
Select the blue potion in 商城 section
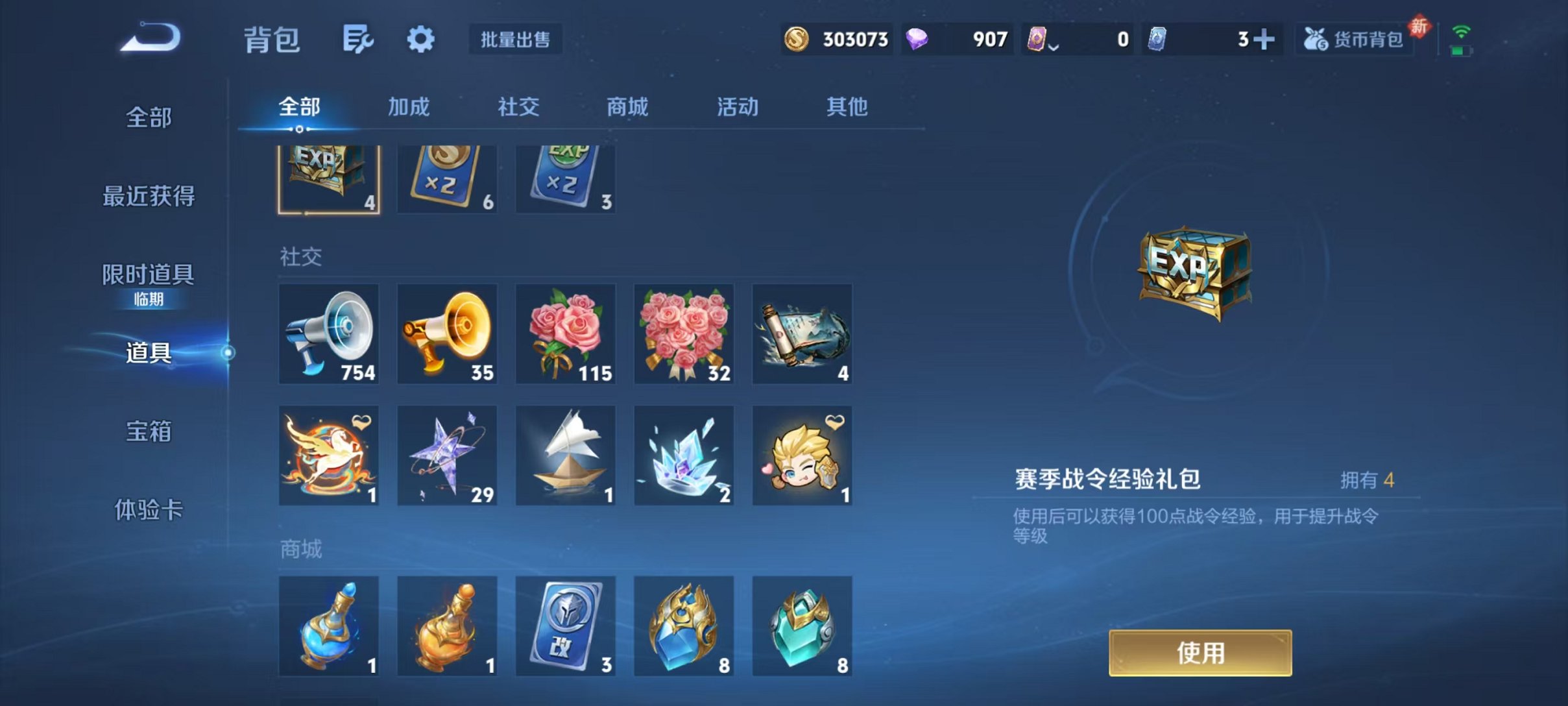[329, 626]
